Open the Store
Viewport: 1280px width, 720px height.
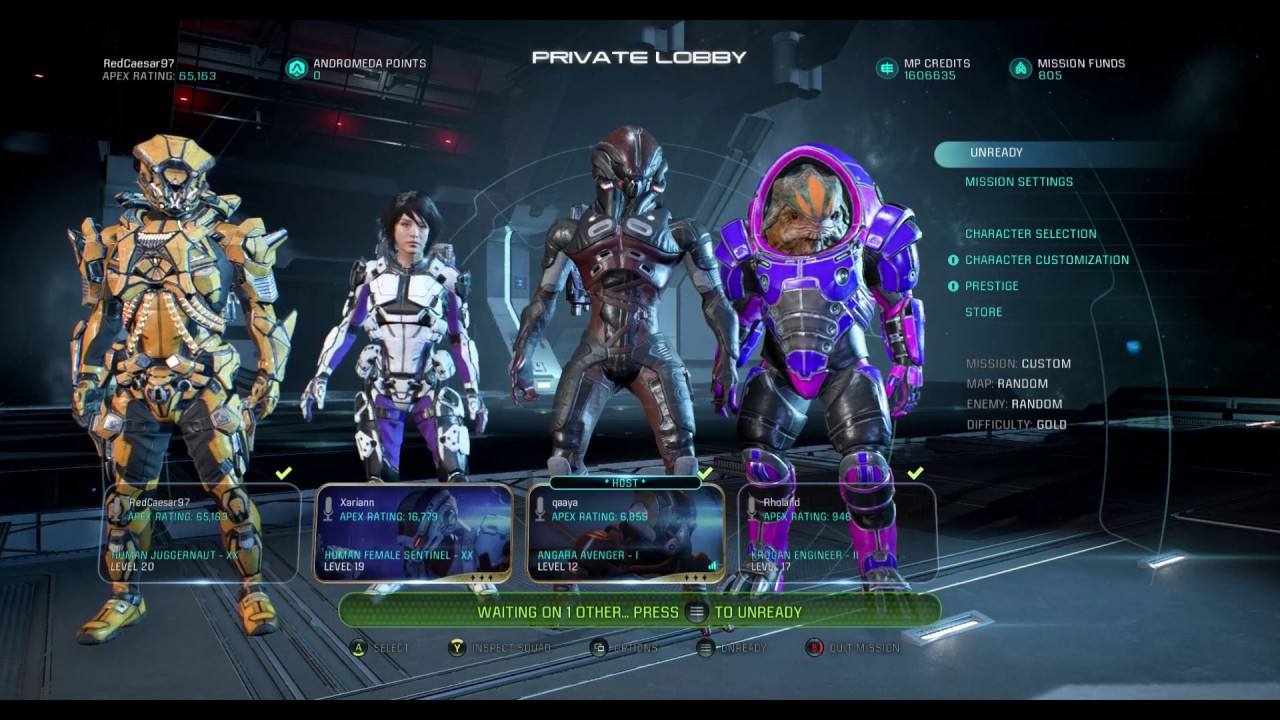tap(983, 312)
